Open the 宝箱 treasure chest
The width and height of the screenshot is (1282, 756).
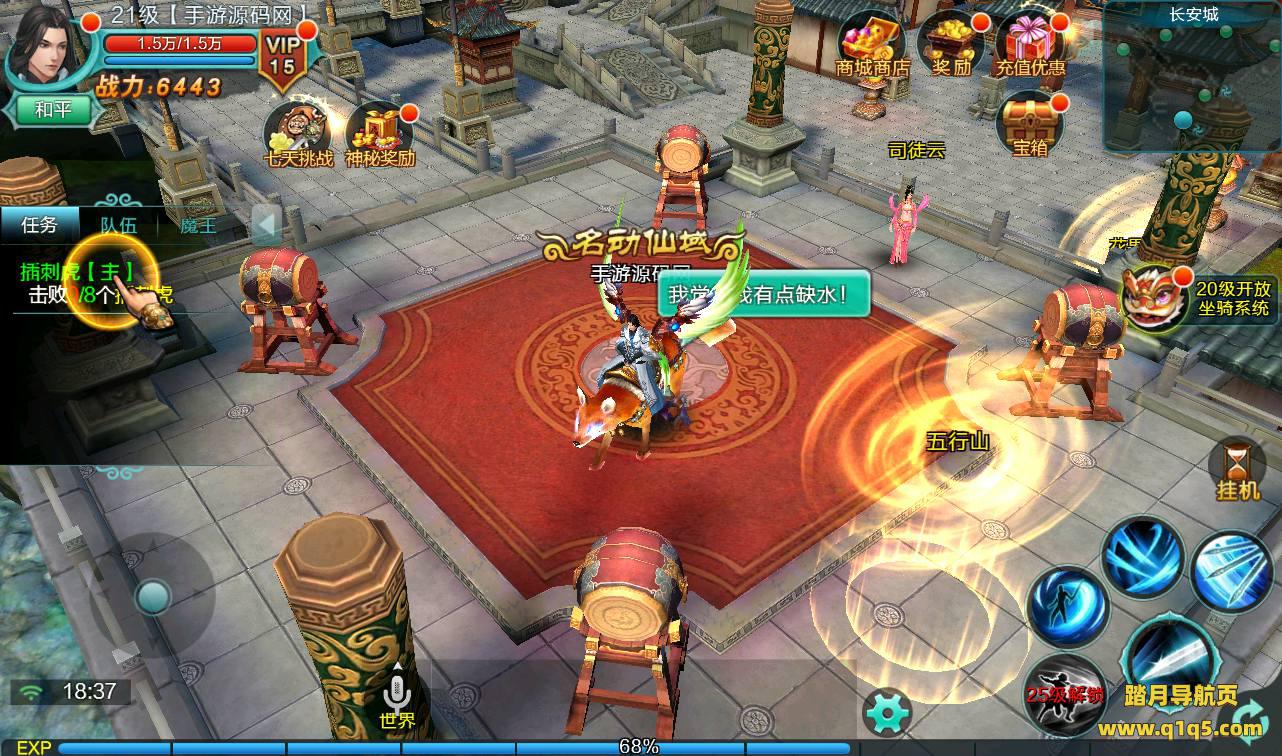pos(1030,126)
